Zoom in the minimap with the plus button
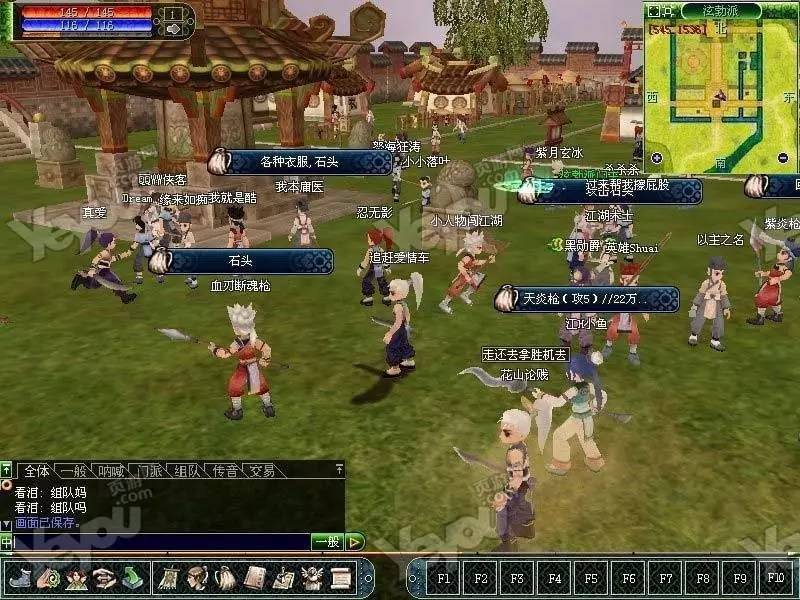 point(656,157)
